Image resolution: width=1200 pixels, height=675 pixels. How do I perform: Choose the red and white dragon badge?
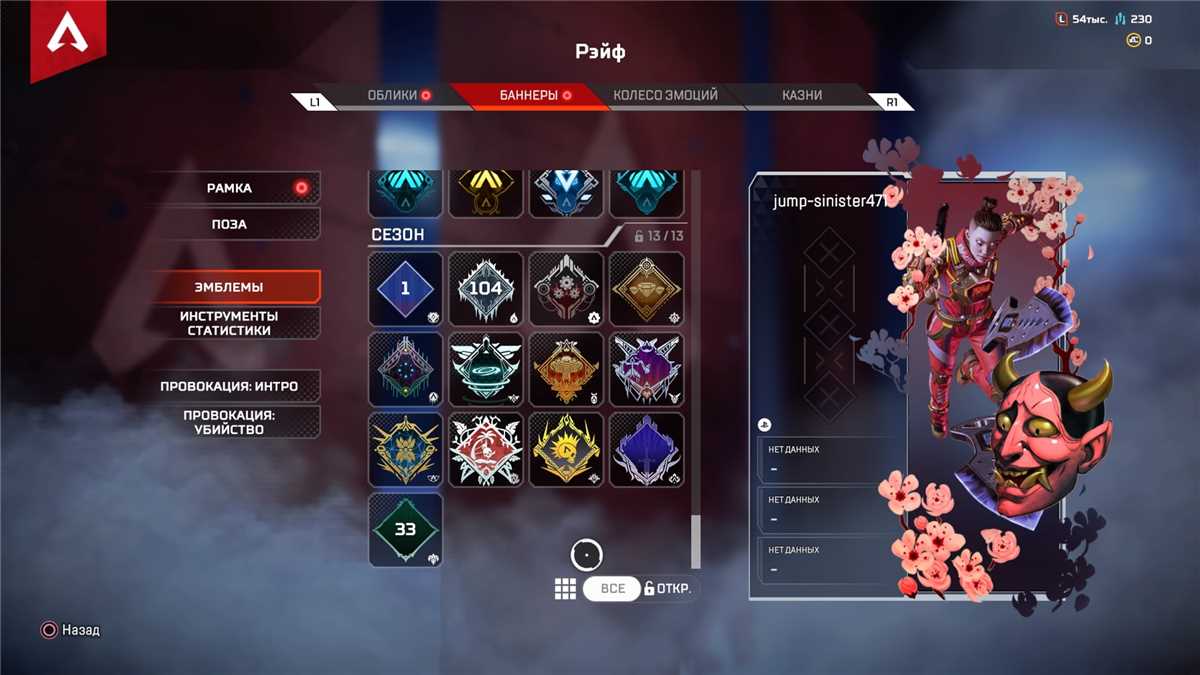coord(486,449)
